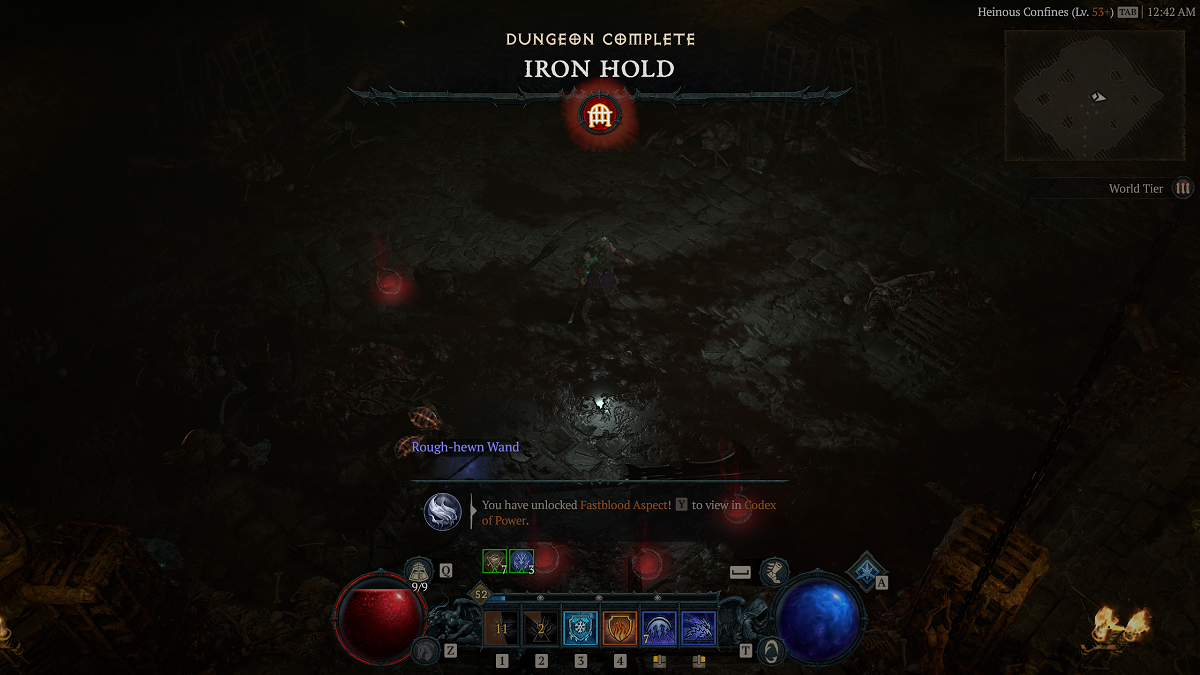The height and width of the screenshot is (675, 1200).
Task: Activate the orange flame shield skill
Action: pos(619,629)
